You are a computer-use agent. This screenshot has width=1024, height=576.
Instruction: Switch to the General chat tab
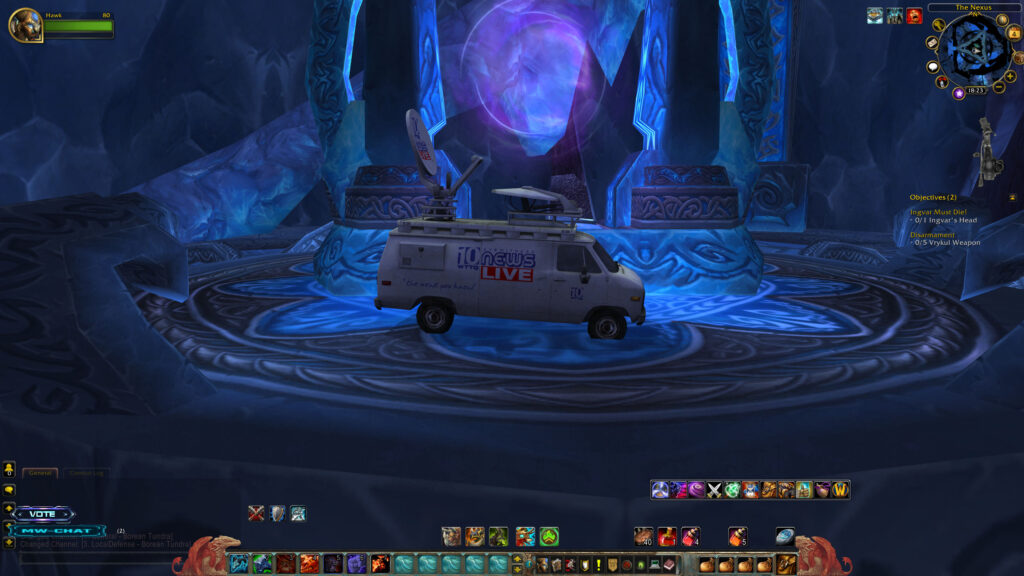[x=40, y=472]
